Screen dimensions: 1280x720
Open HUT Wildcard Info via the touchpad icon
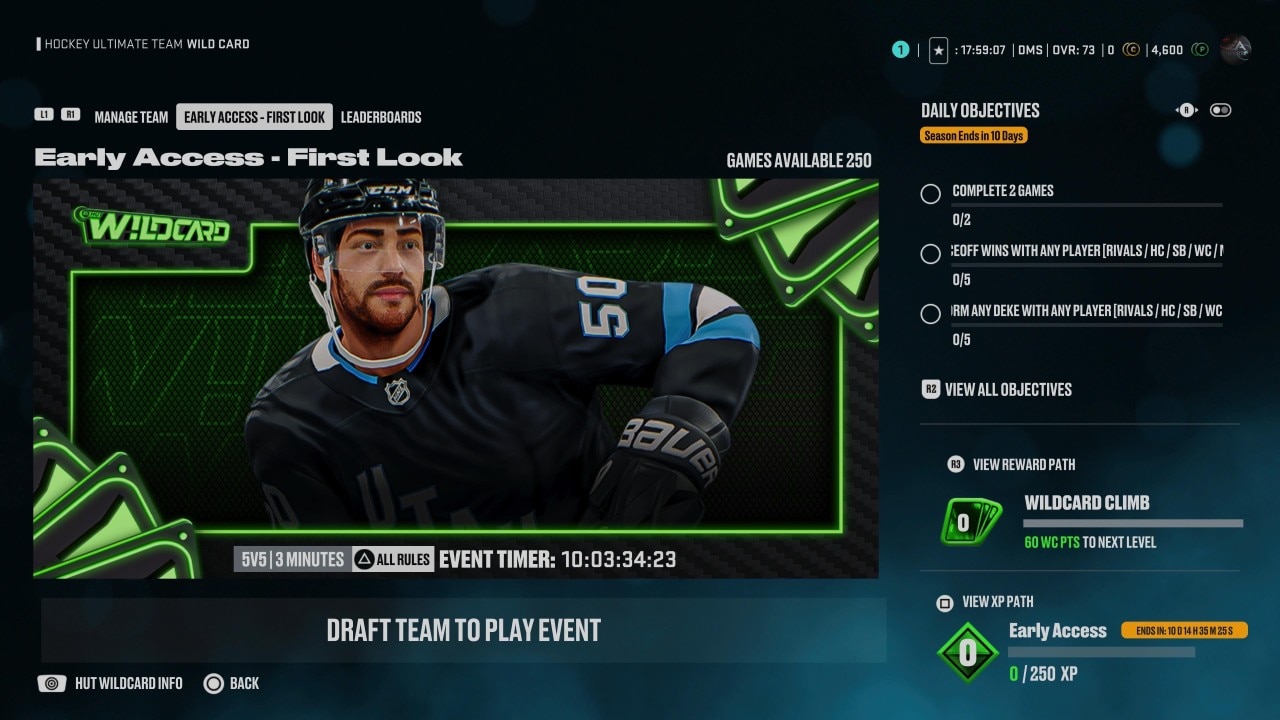[x=51, y=683]
